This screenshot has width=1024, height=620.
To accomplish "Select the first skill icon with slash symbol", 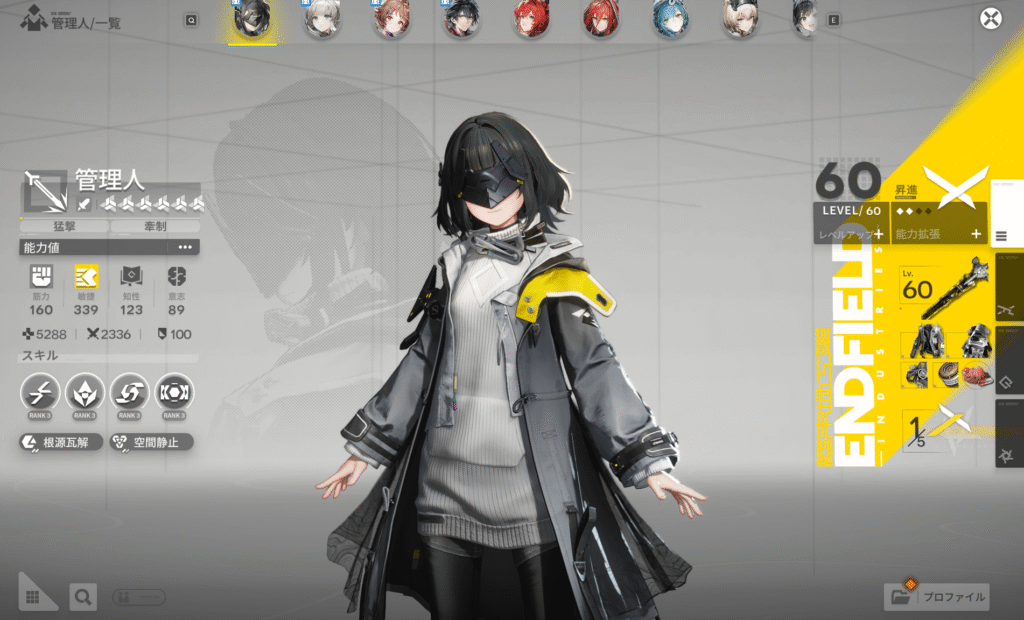I will pos(40,392).
